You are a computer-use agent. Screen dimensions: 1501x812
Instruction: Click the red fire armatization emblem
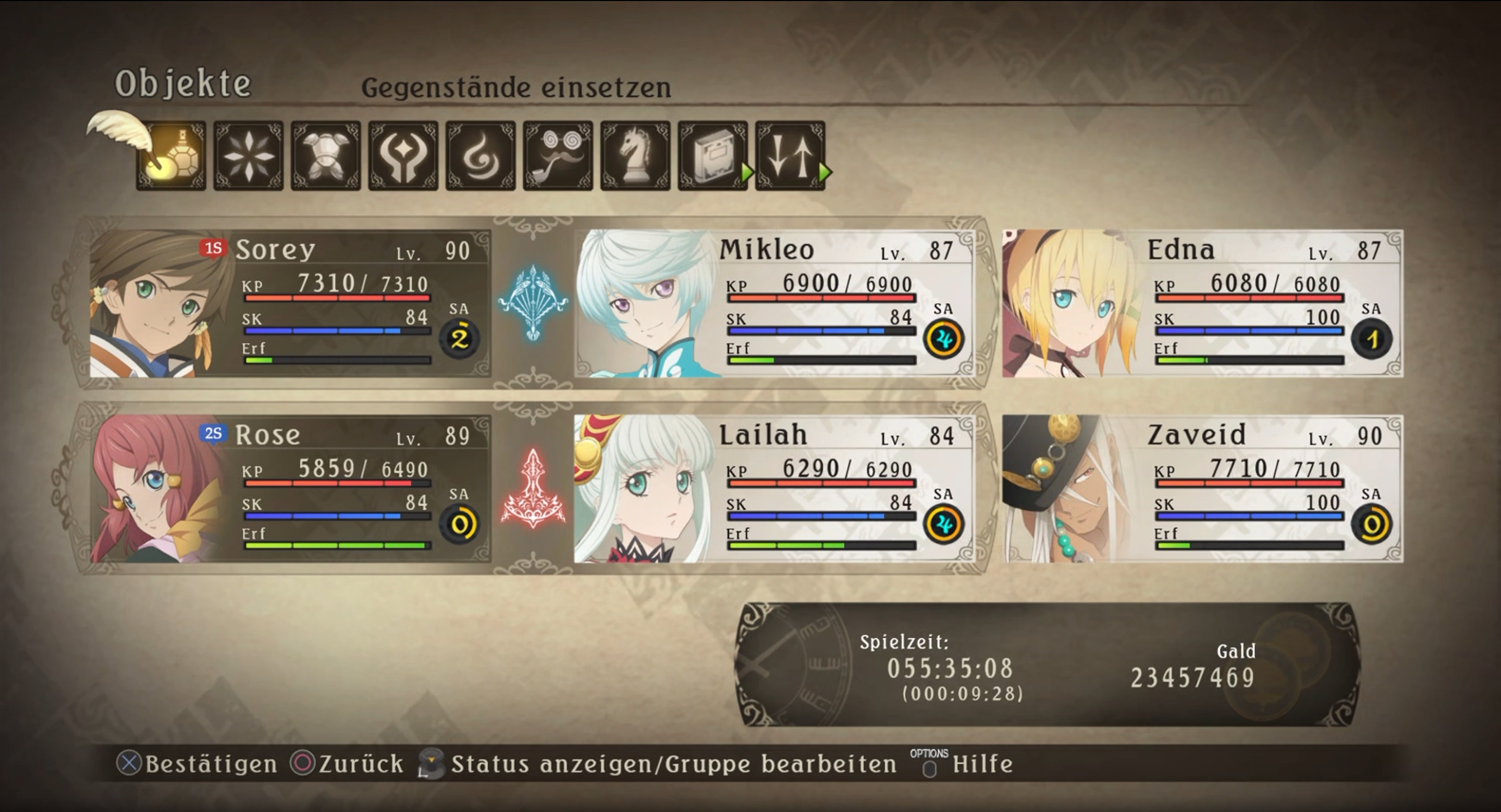coord(533,488)
